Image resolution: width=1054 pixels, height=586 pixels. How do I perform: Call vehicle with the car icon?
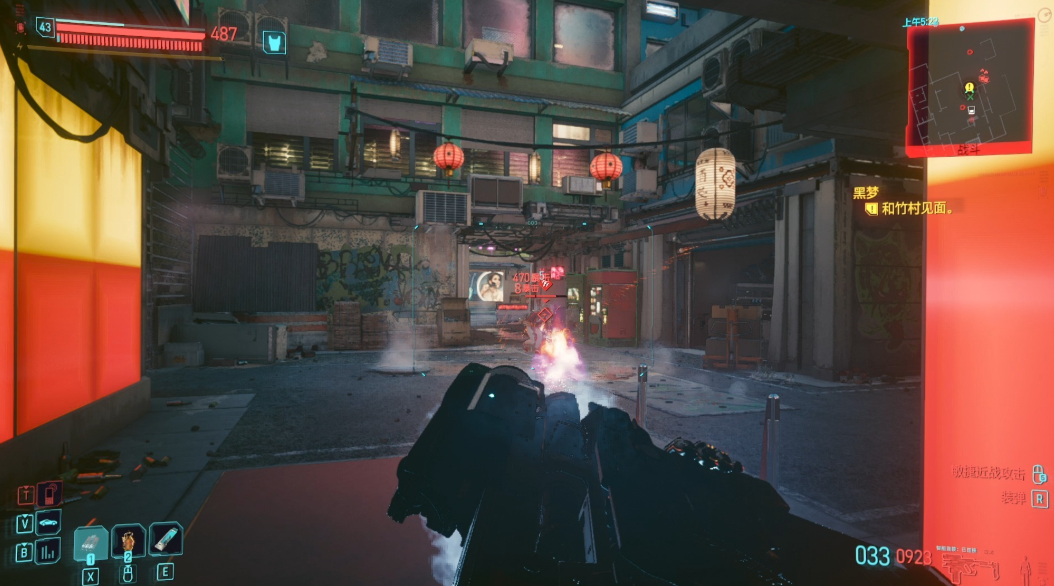[x=48, y=522]
